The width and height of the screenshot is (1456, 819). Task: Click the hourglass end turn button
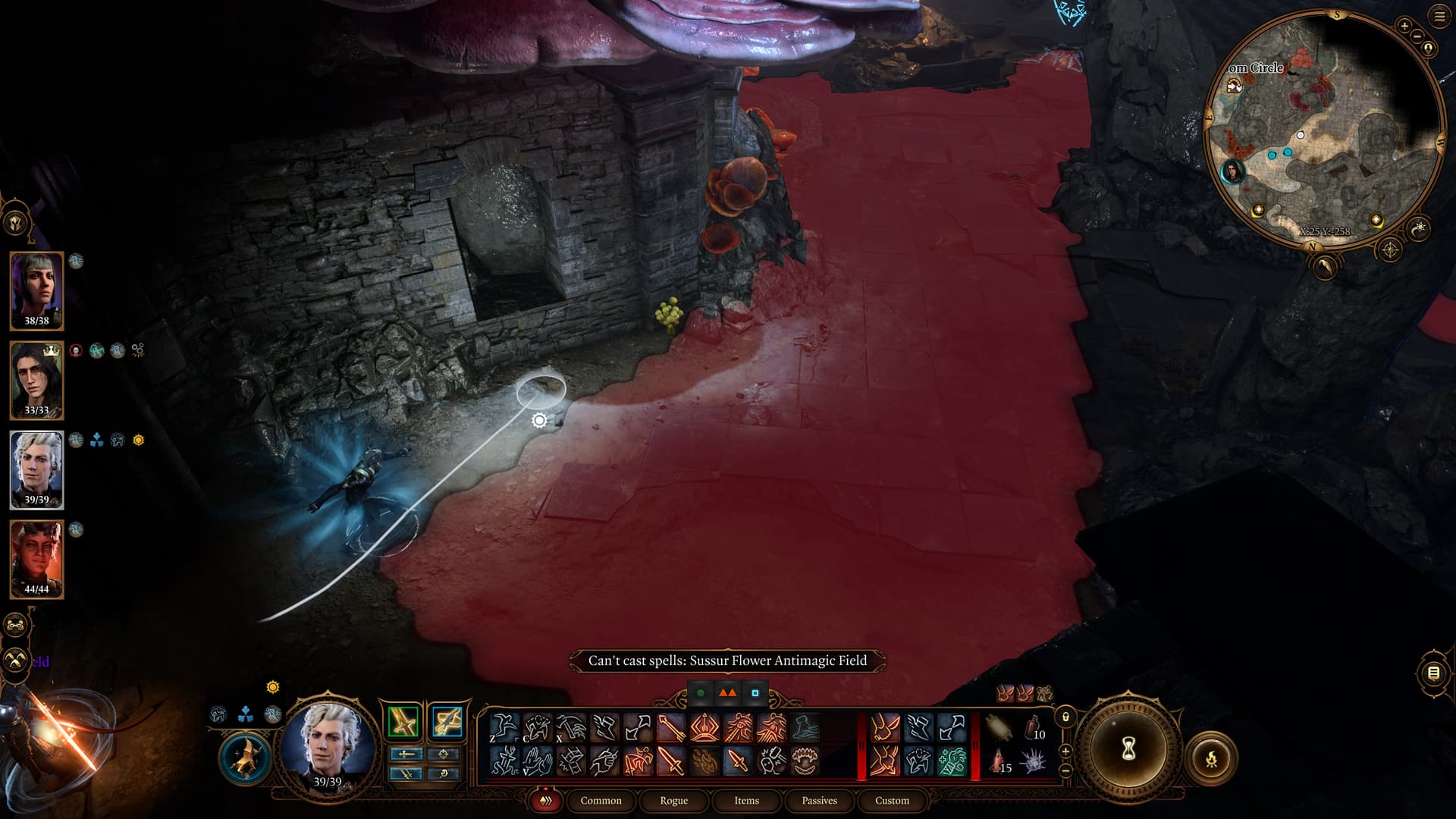[x=1128, y=749]
